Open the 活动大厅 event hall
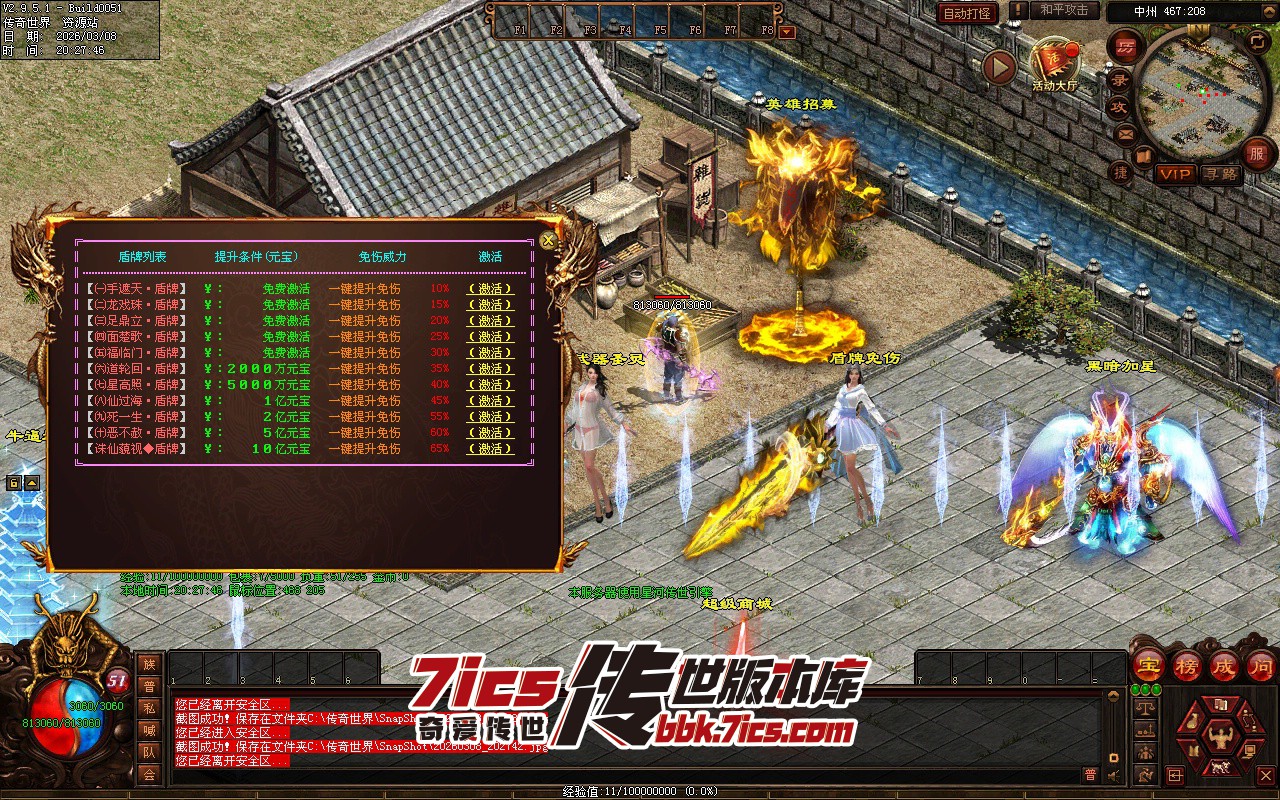The image size is (1280, 800). (1055, 64)
